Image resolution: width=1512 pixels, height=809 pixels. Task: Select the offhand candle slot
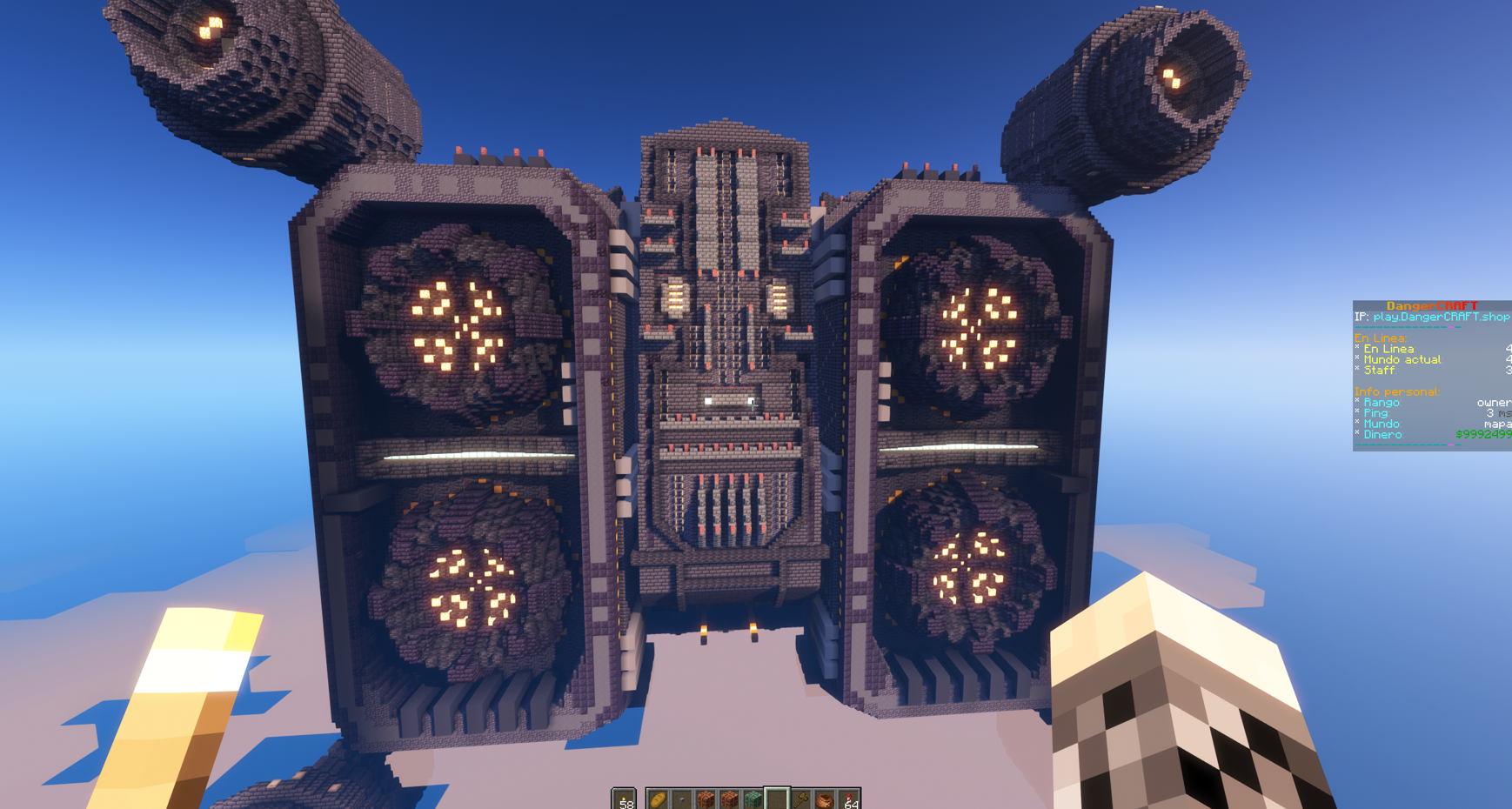624,799
